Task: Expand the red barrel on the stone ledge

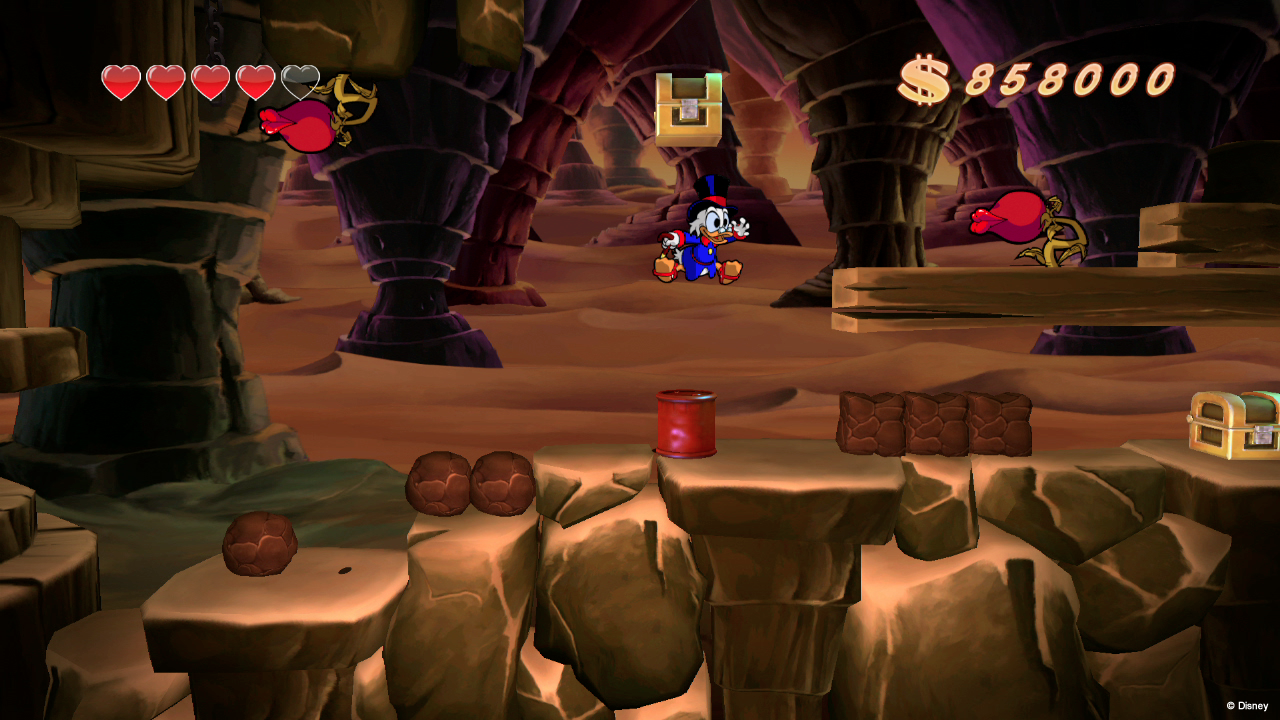Action: click(x=688, y=425)
